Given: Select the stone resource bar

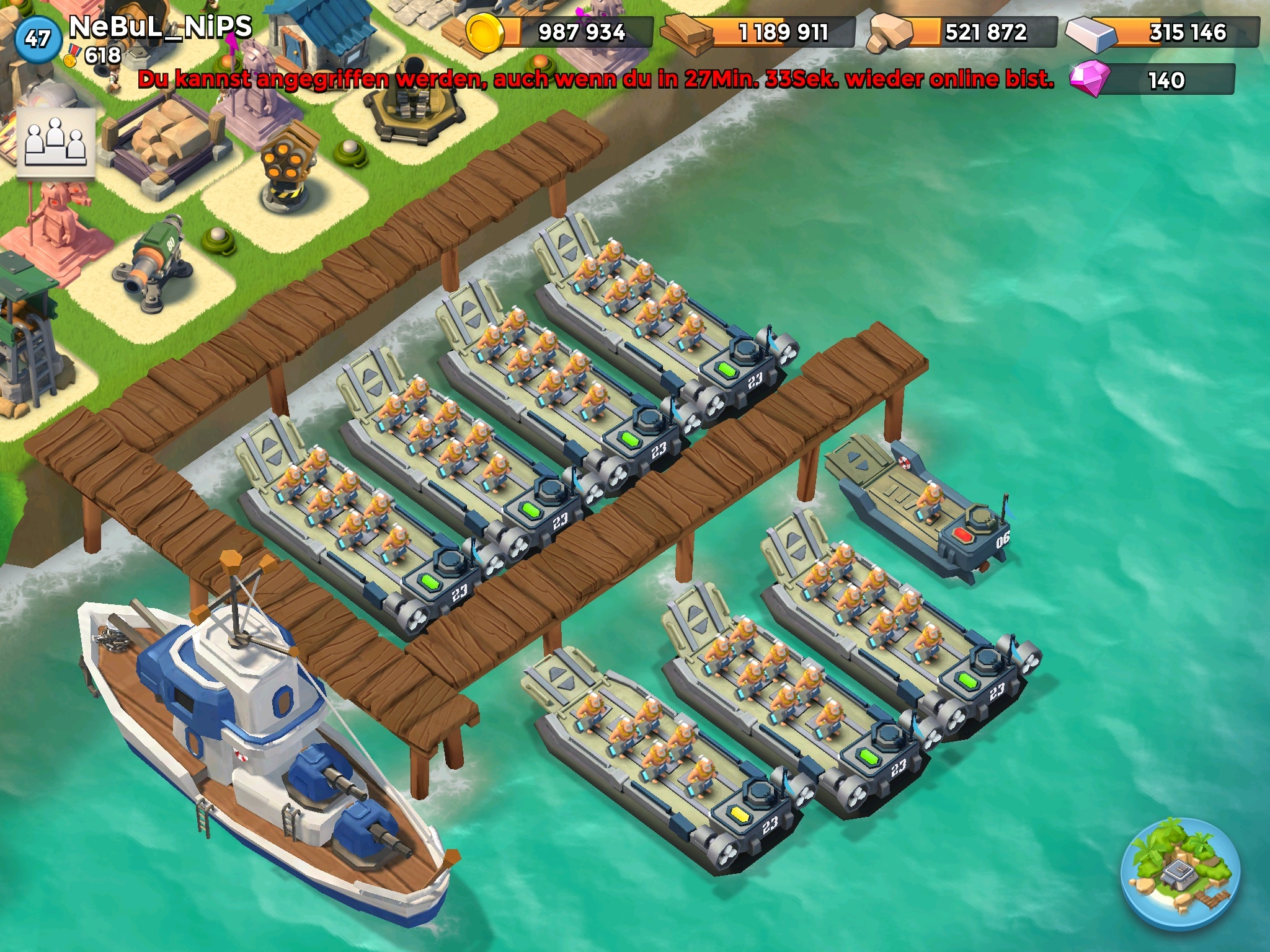Looking at the screenshot, I should (964, 32).
